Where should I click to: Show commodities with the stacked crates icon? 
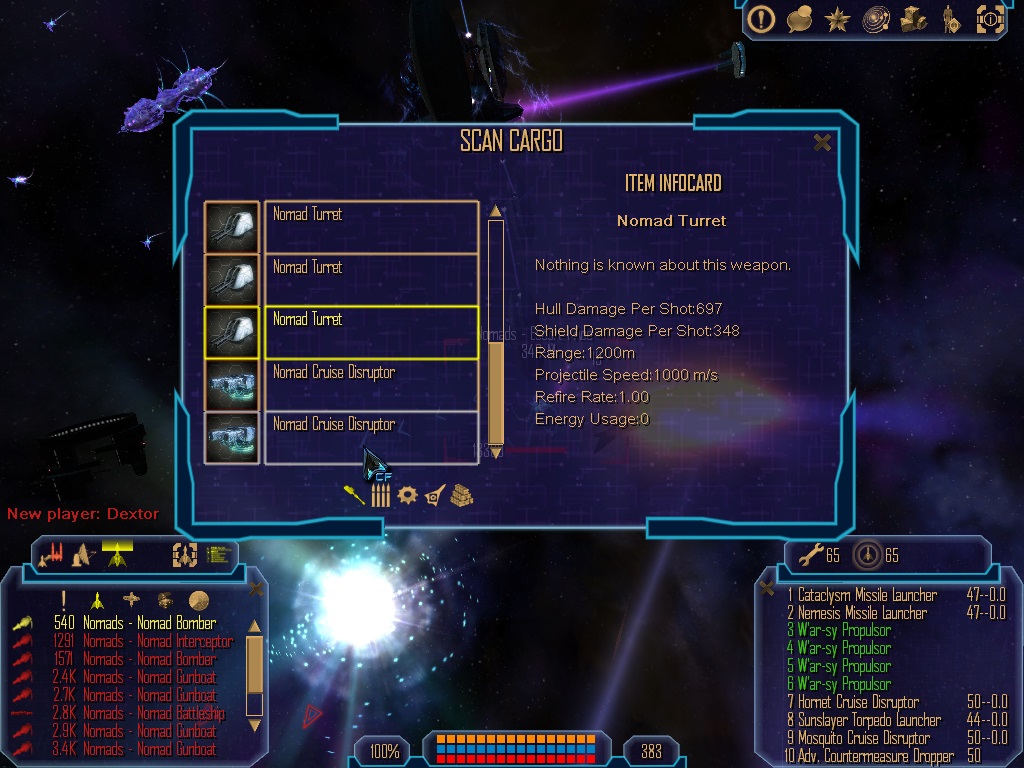(x=461, y=495)
